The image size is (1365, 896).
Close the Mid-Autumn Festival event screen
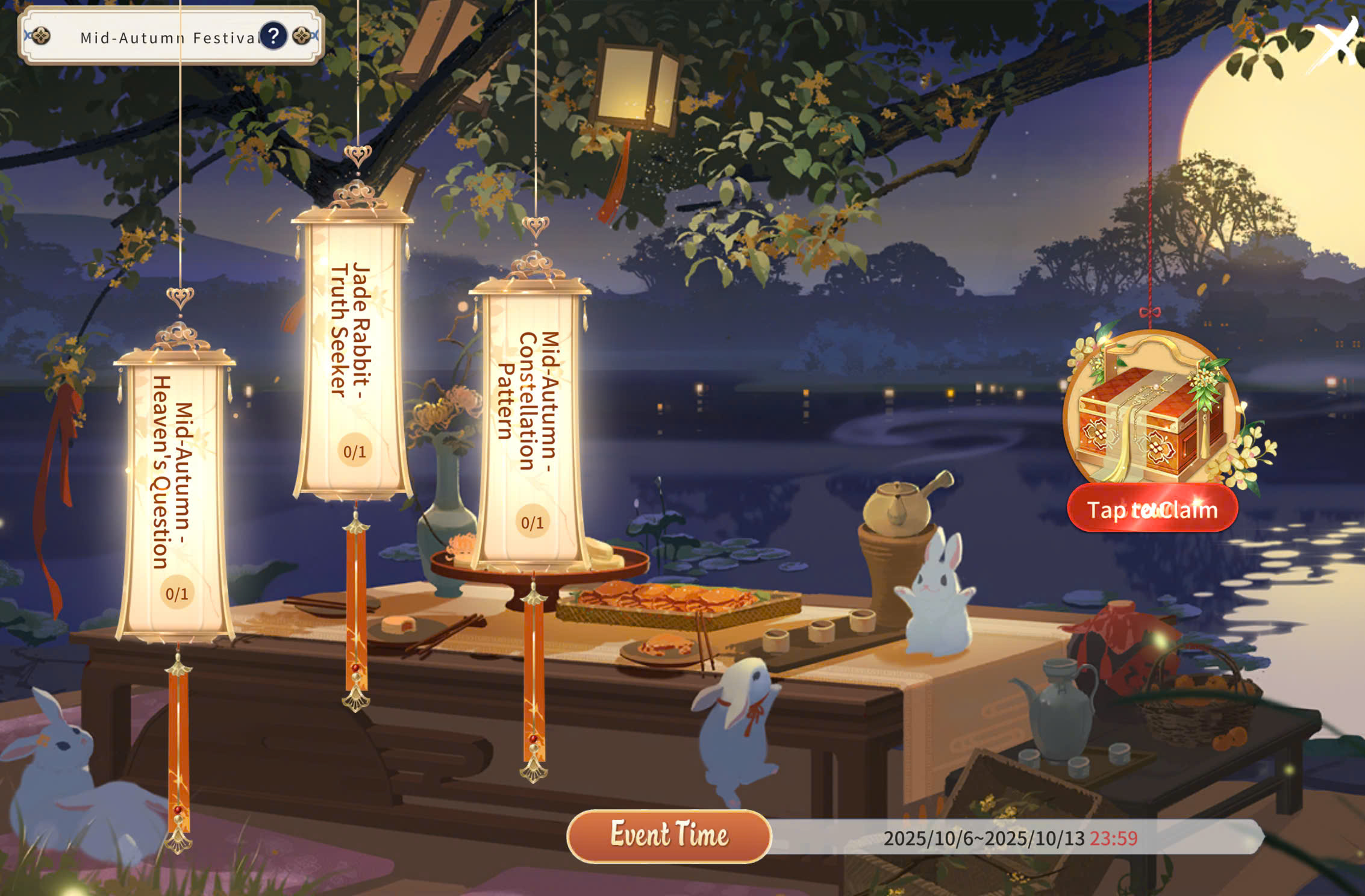[1337, 43]
